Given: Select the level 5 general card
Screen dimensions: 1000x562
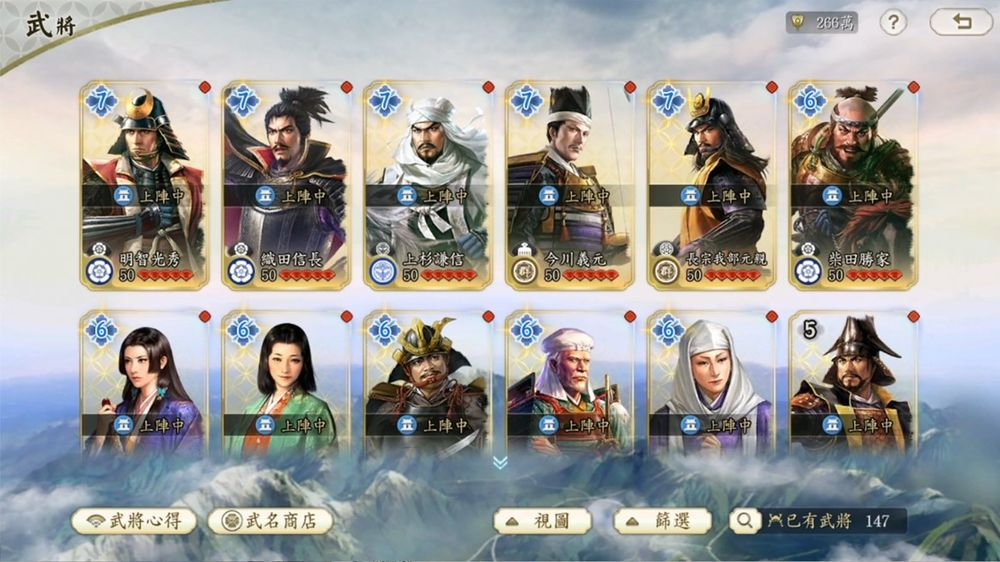Looking at the screenshot, I should [x=853, y=385].
